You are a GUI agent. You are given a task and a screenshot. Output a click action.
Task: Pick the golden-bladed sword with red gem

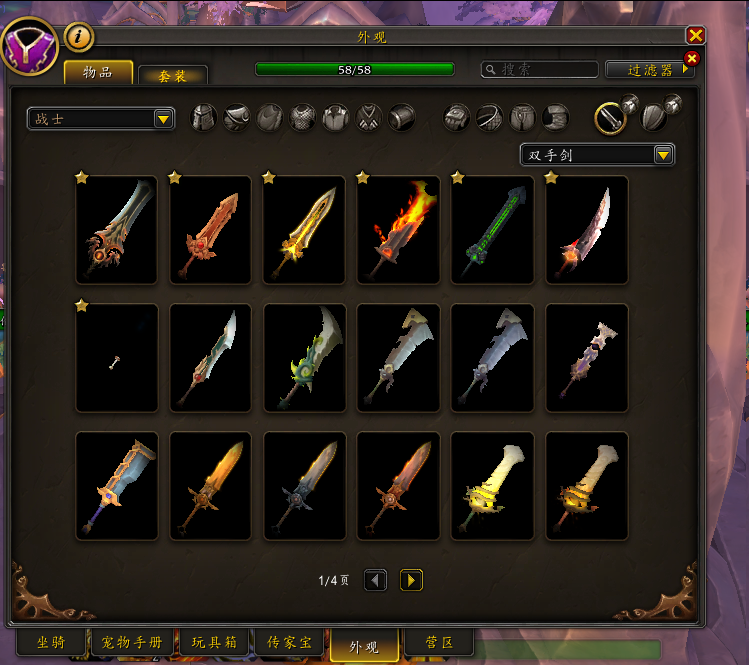click(x=304, y=229)
